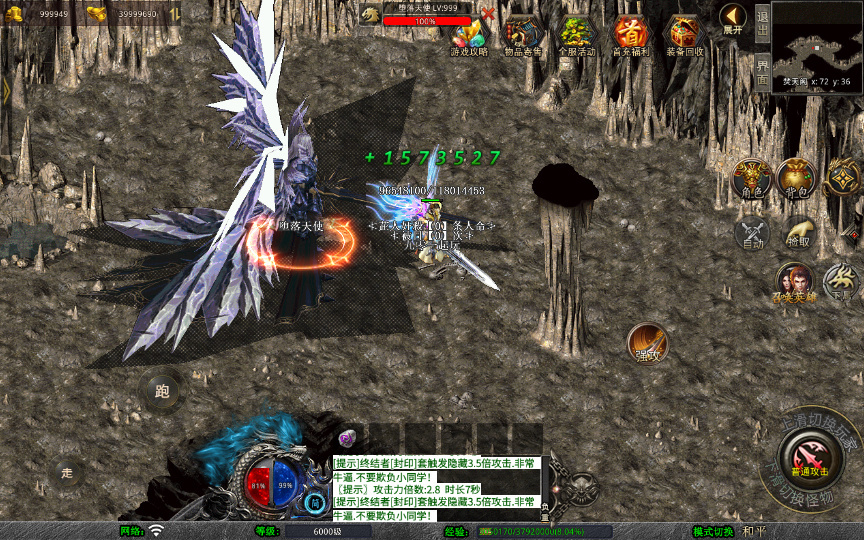Change the 模式切换 attack mode

(714, 531)
